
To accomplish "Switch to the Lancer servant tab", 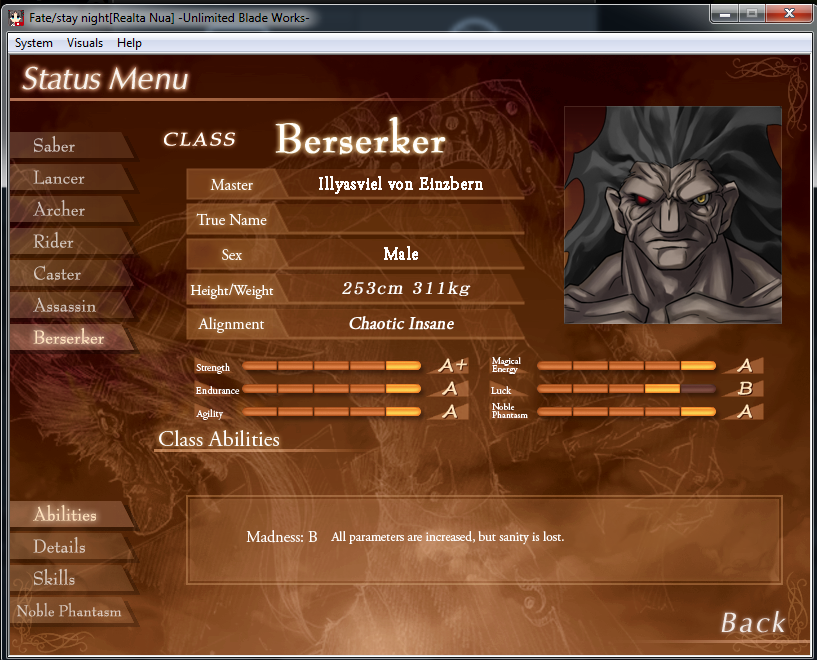I will [59, 178].
